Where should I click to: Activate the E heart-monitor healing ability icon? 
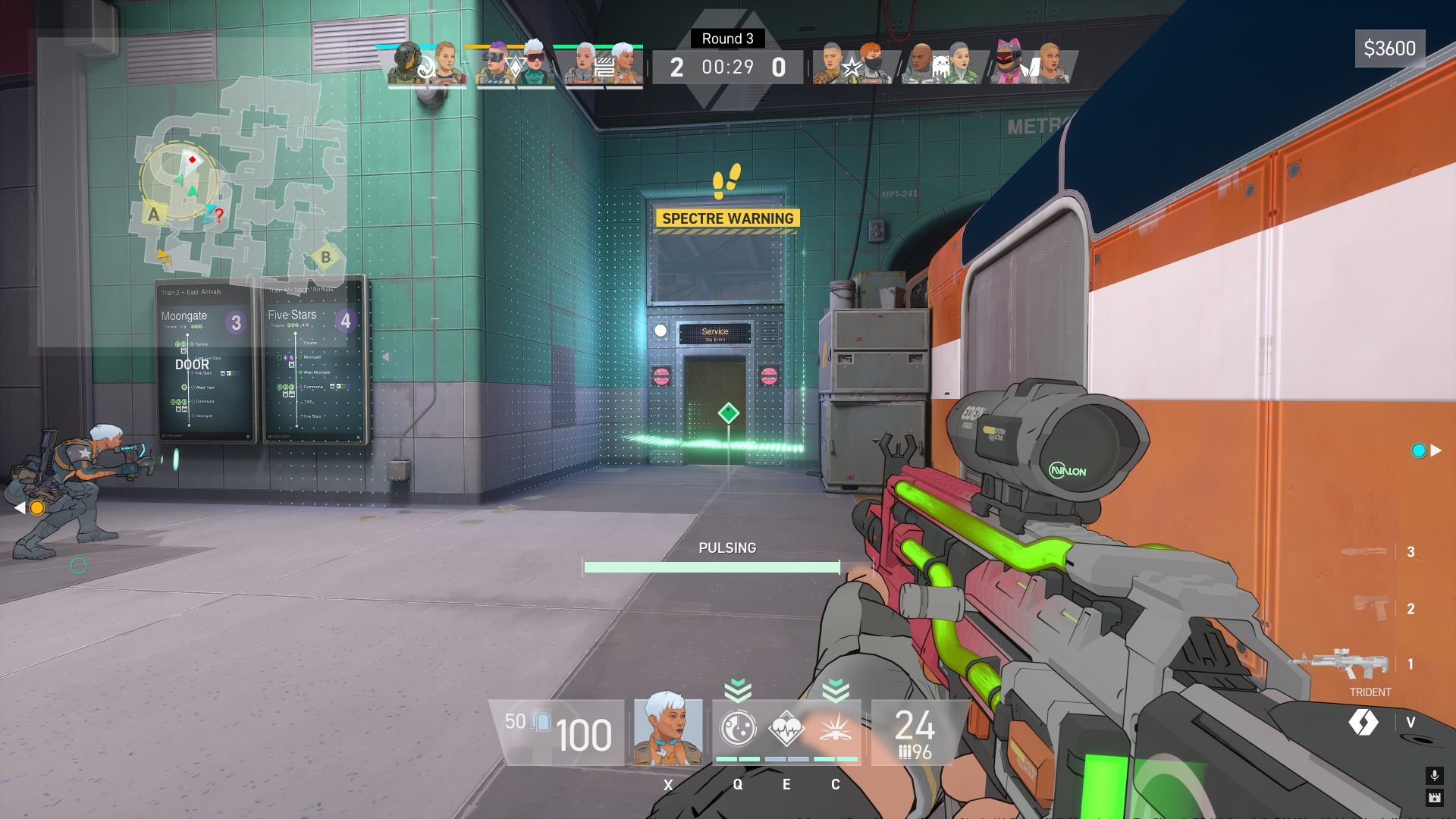click(786, 728)
